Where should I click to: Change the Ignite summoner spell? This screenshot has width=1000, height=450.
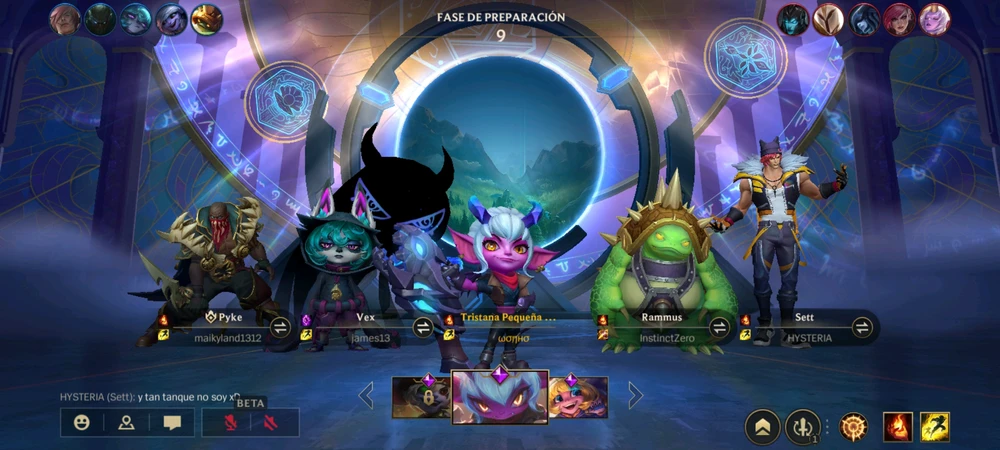(x=897, y=427)
